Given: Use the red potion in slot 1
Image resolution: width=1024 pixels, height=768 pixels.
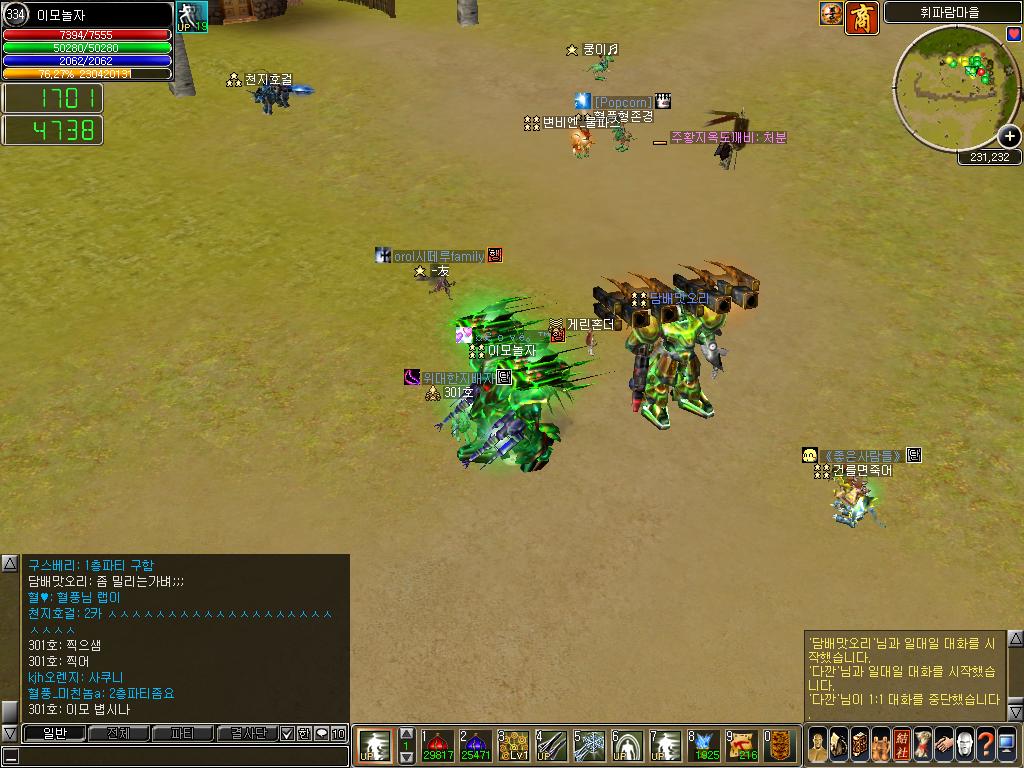Looking at the screenshot, I should point(438,745).
